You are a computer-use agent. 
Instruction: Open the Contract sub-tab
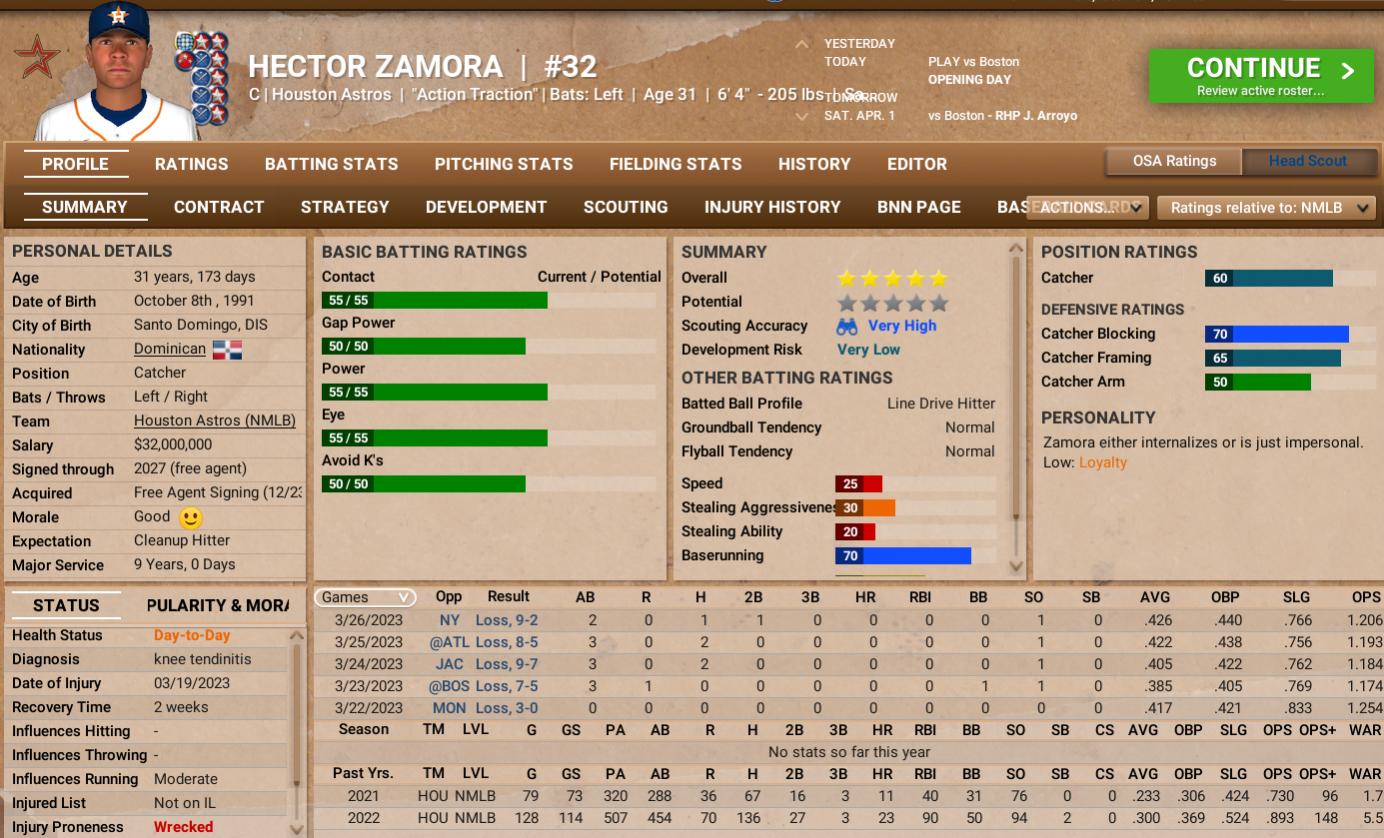[219, 207]
